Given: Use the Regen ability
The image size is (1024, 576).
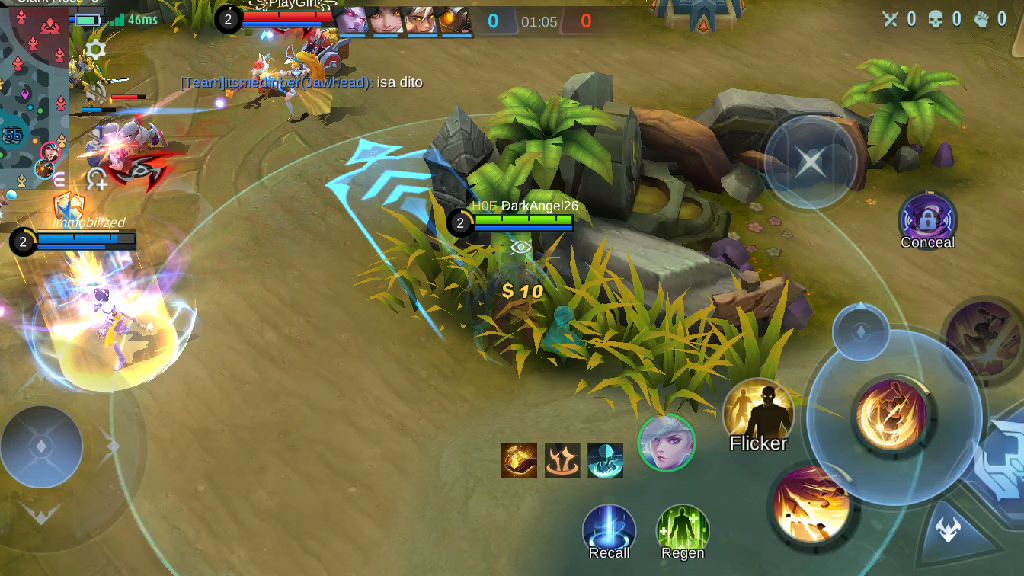Looking at the screenshot, I should point(682,528).
